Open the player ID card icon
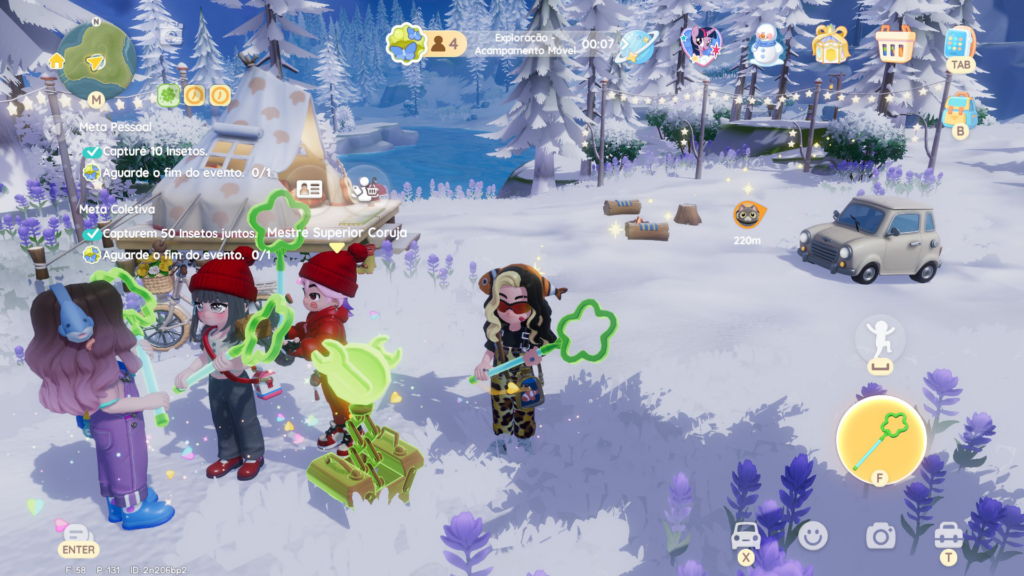Viewport: 1024px width, 576px height. [x=310, y=189]
